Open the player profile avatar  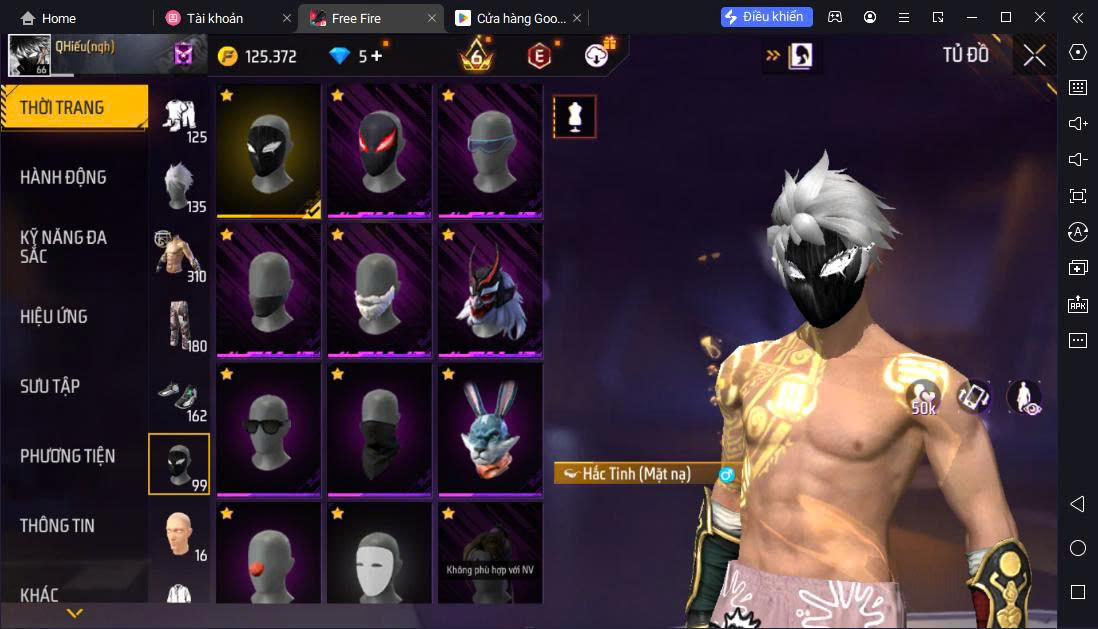[x=29, y=56]
